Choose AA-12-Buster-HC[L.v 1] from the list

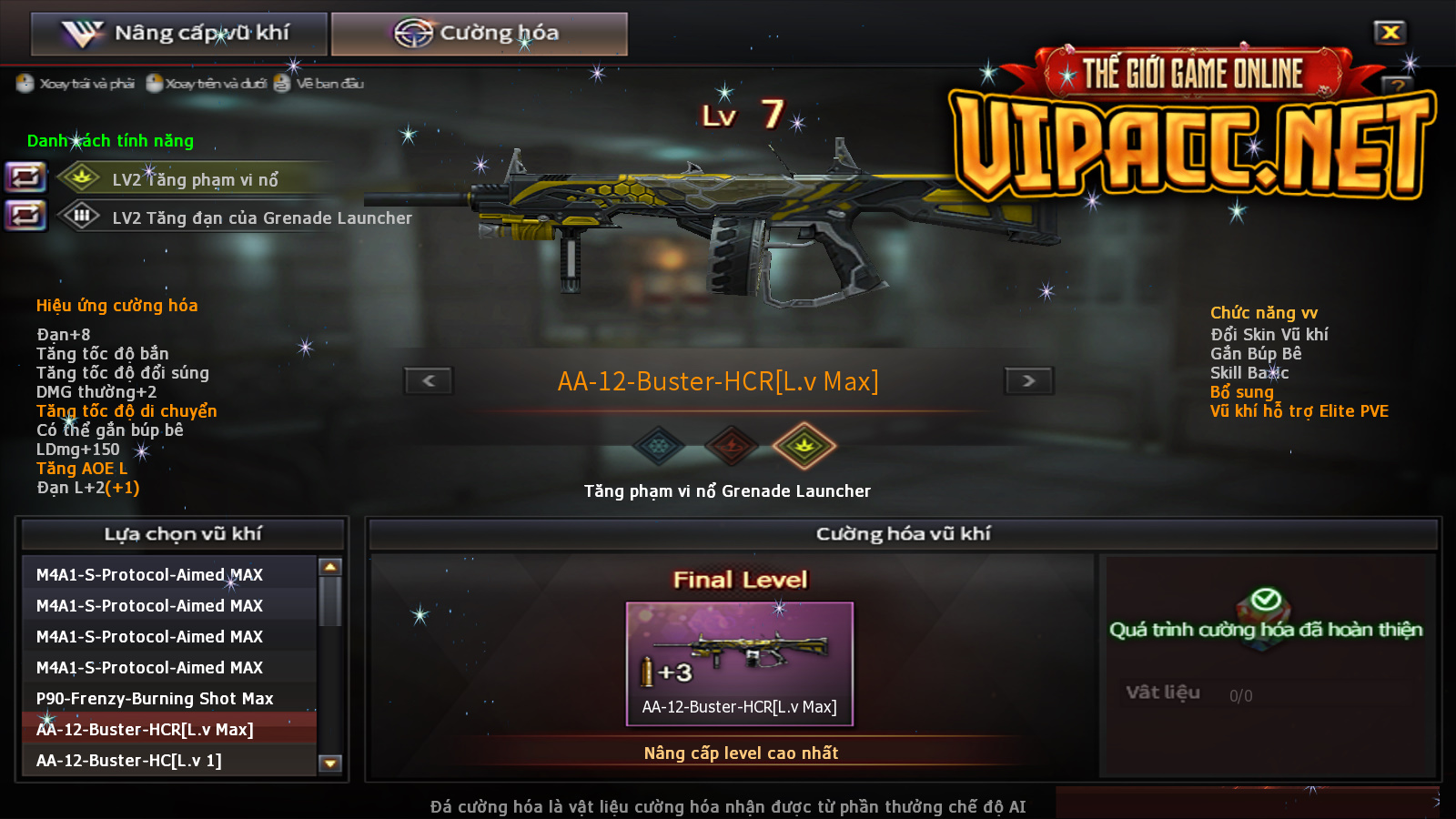(x=128, y=760)
